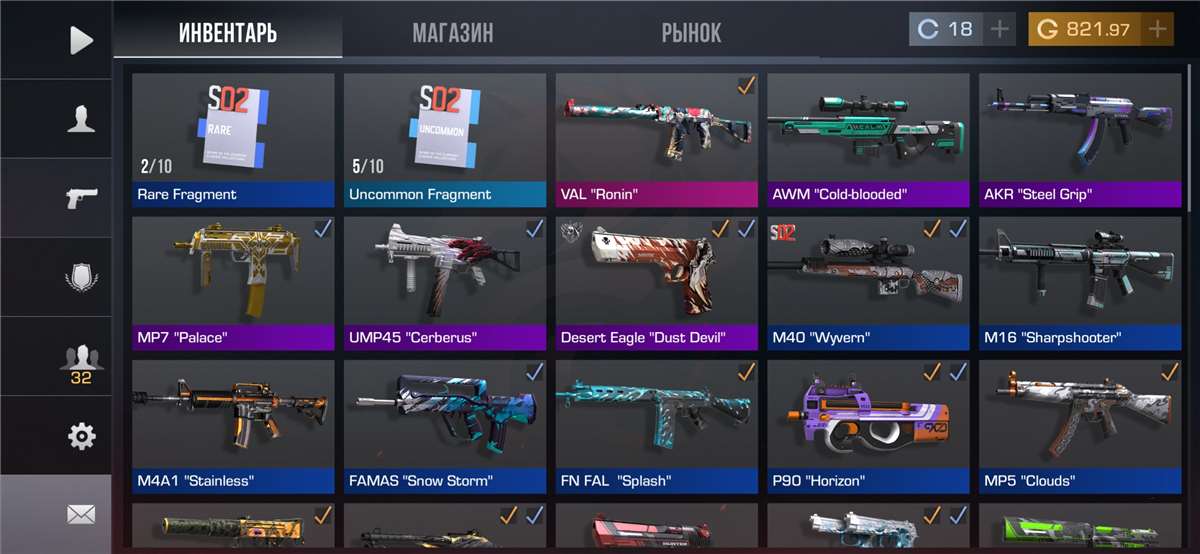Select the Инвентарь tab

pyautogui.click(x=228, y=32)
